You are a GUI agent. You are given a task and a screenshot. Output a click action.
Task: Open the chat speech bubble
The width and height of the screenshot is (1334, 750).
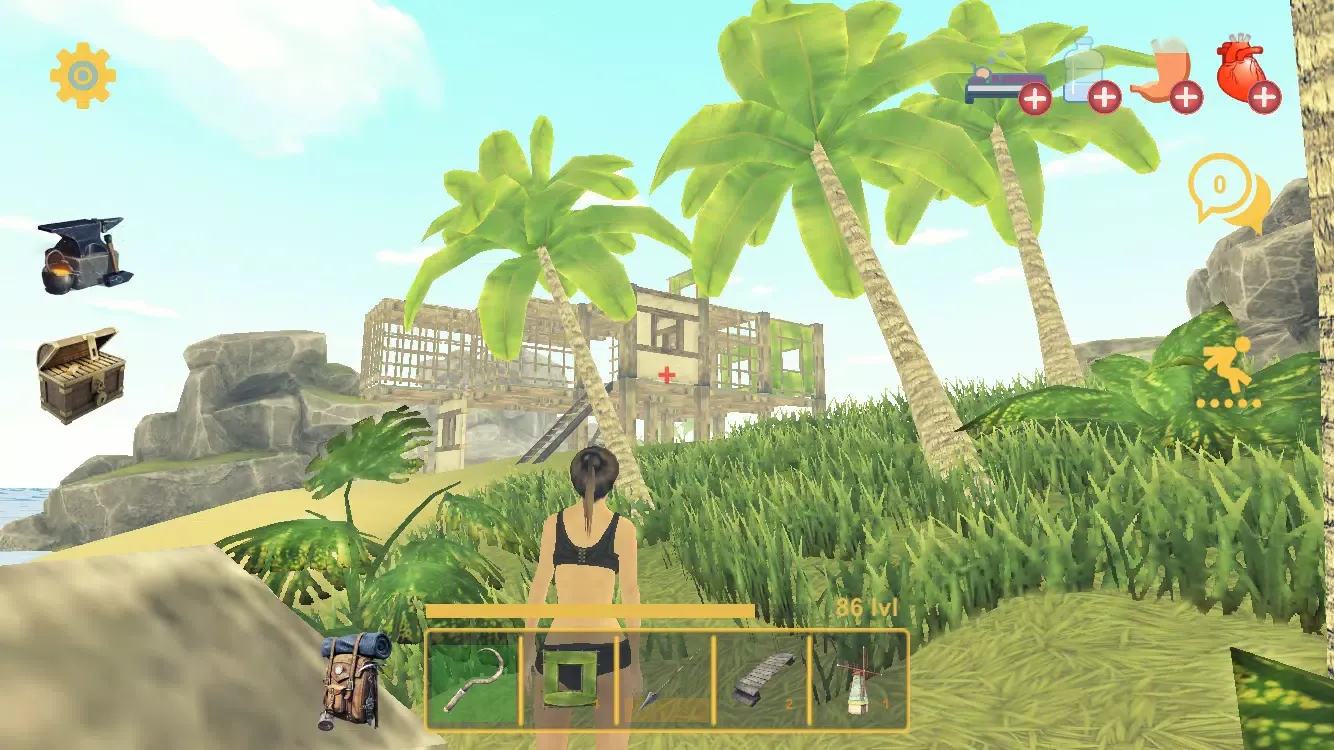(x=1227, y=192)
